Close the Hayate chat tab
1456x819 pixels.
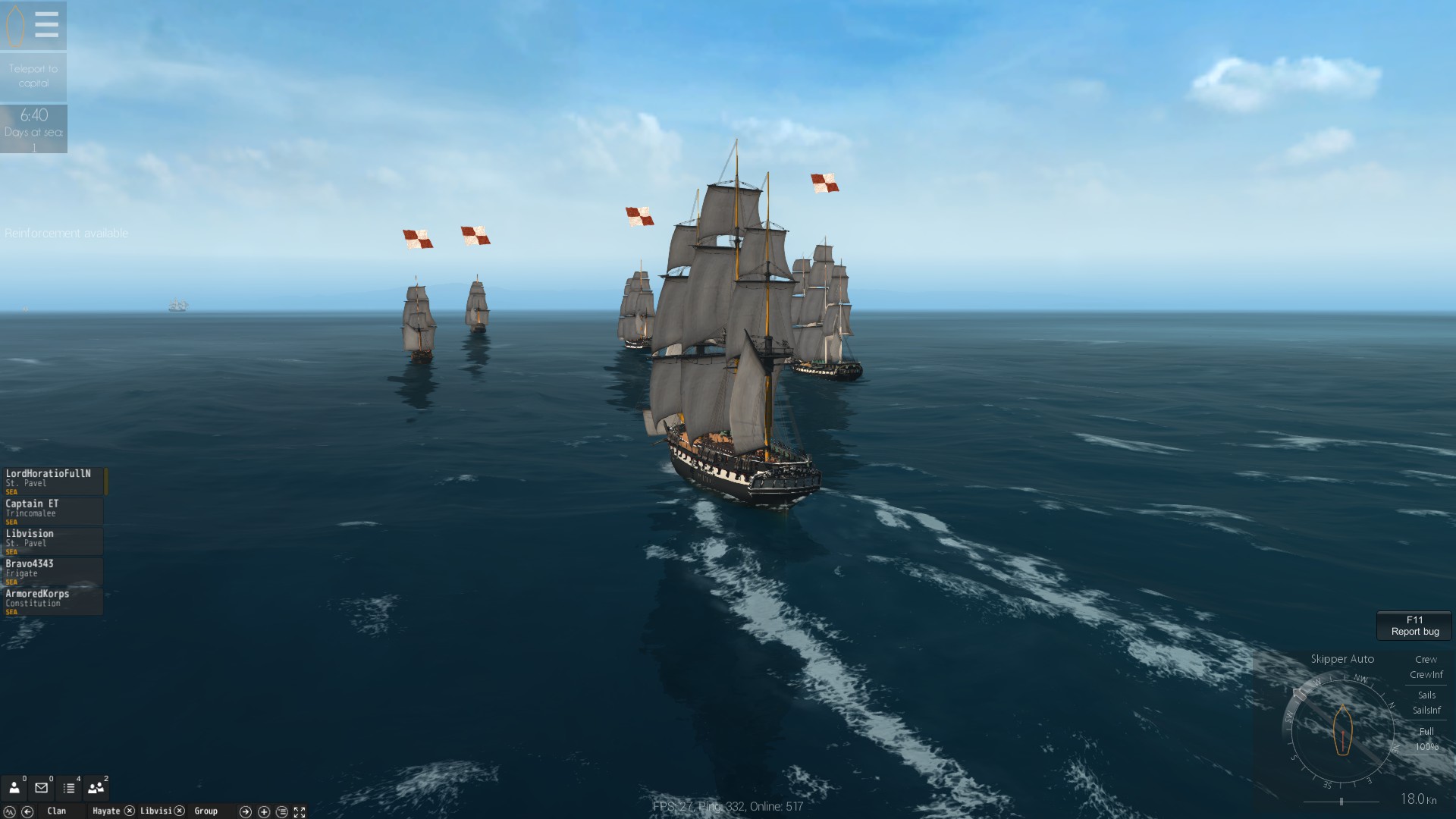pos(129,811)
